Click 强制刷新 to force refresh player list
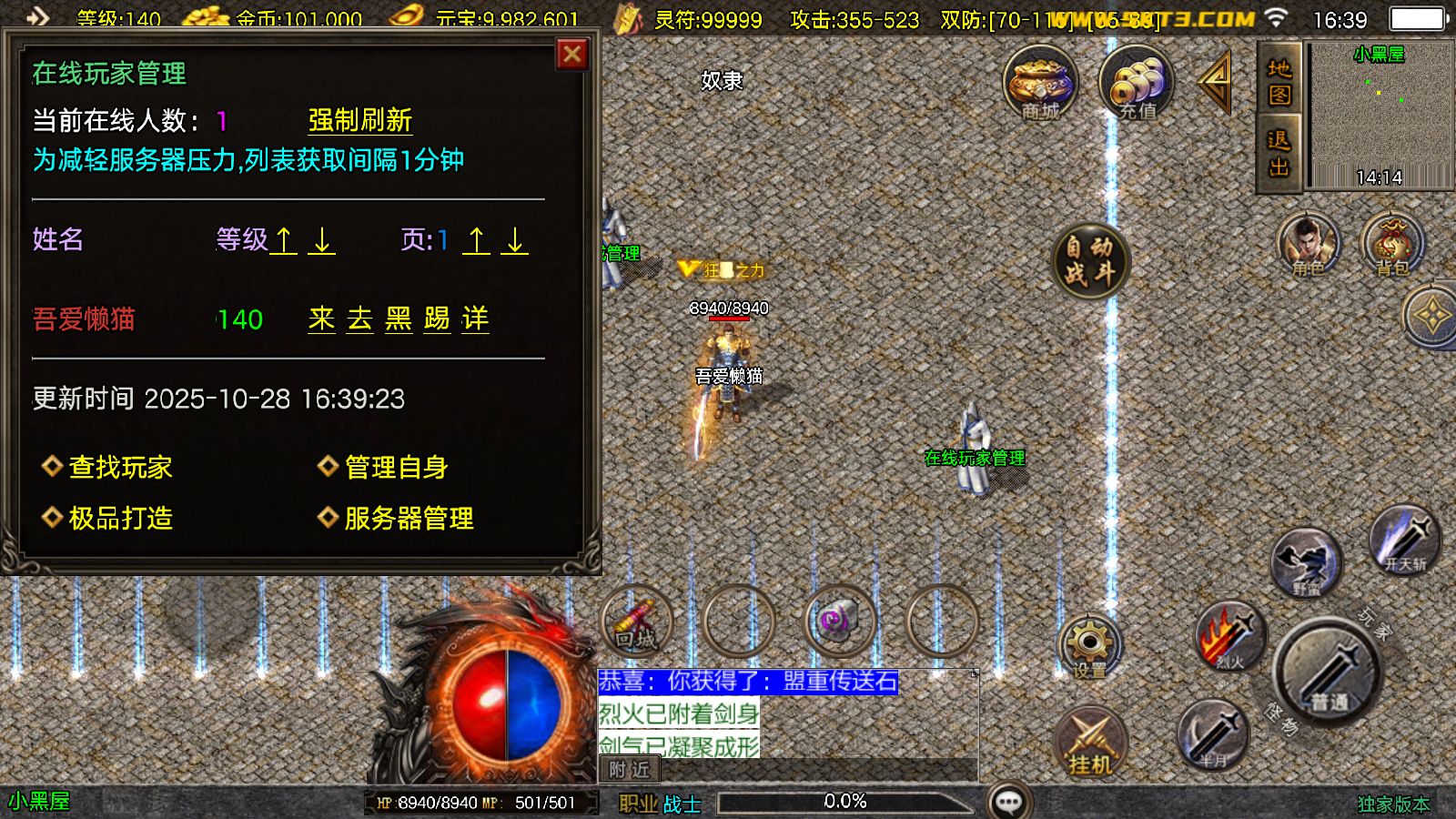 coord(359,119)
